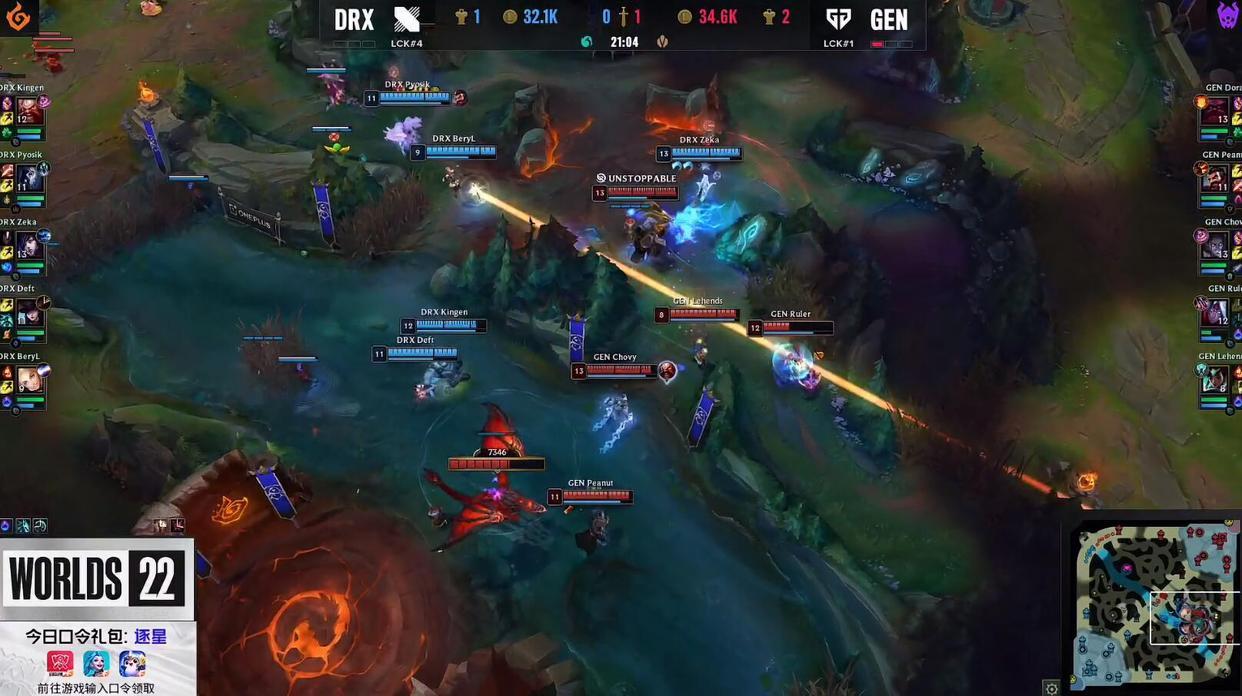Select DRX BeryL's champion portrait

click(x=29, y=379)
